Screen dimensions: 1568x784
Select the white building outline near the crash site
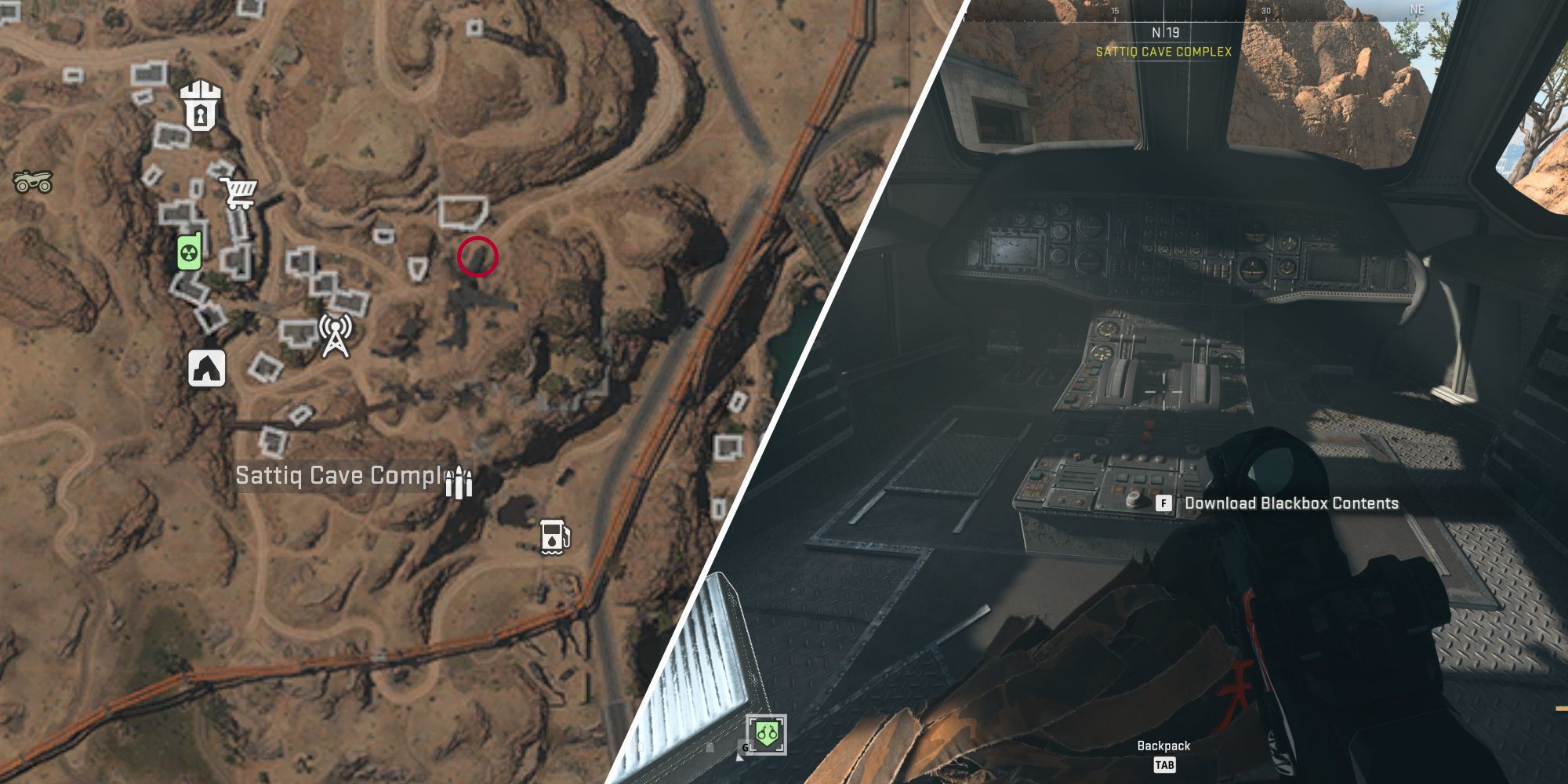click(463, 212)
